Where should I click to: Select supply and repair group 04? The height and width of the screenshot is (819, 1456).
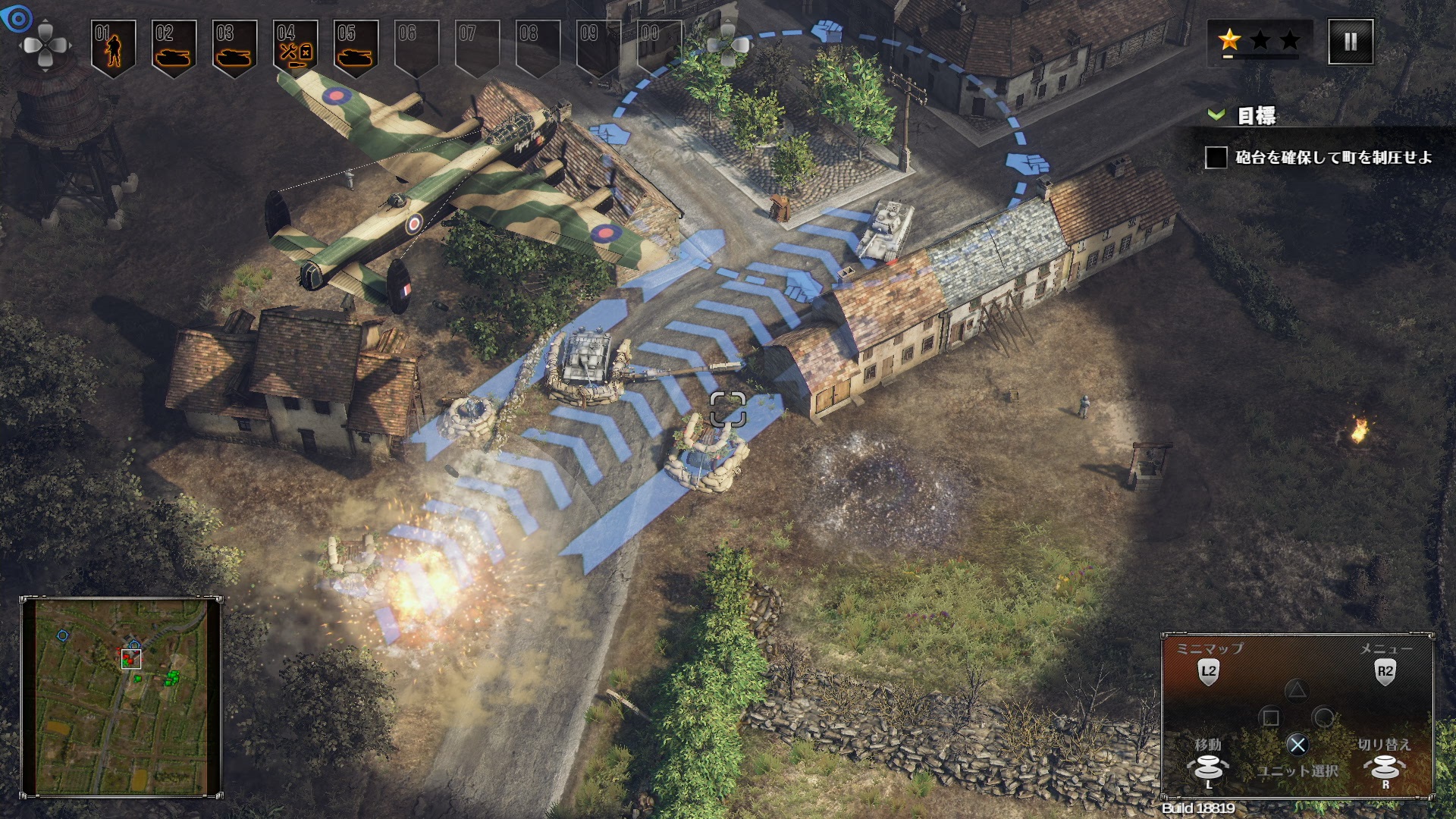(295, 47)
